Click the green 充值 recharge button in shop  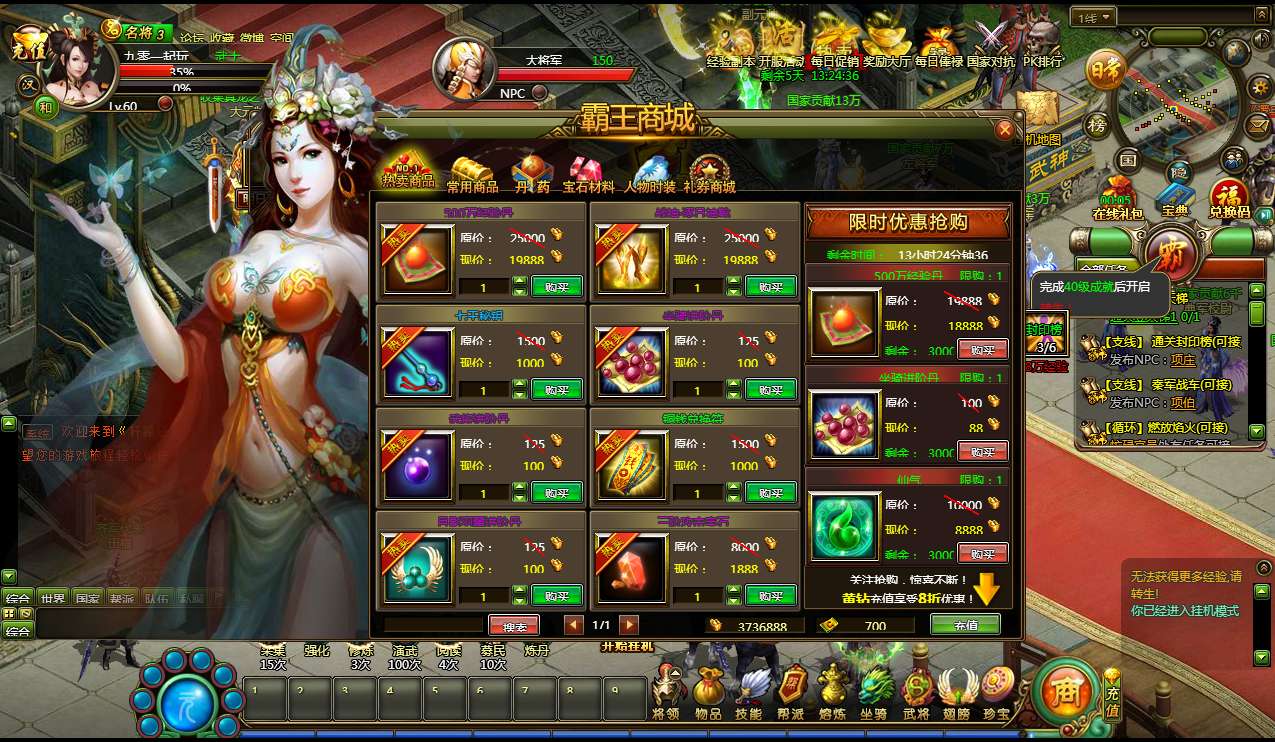point(965,624)
